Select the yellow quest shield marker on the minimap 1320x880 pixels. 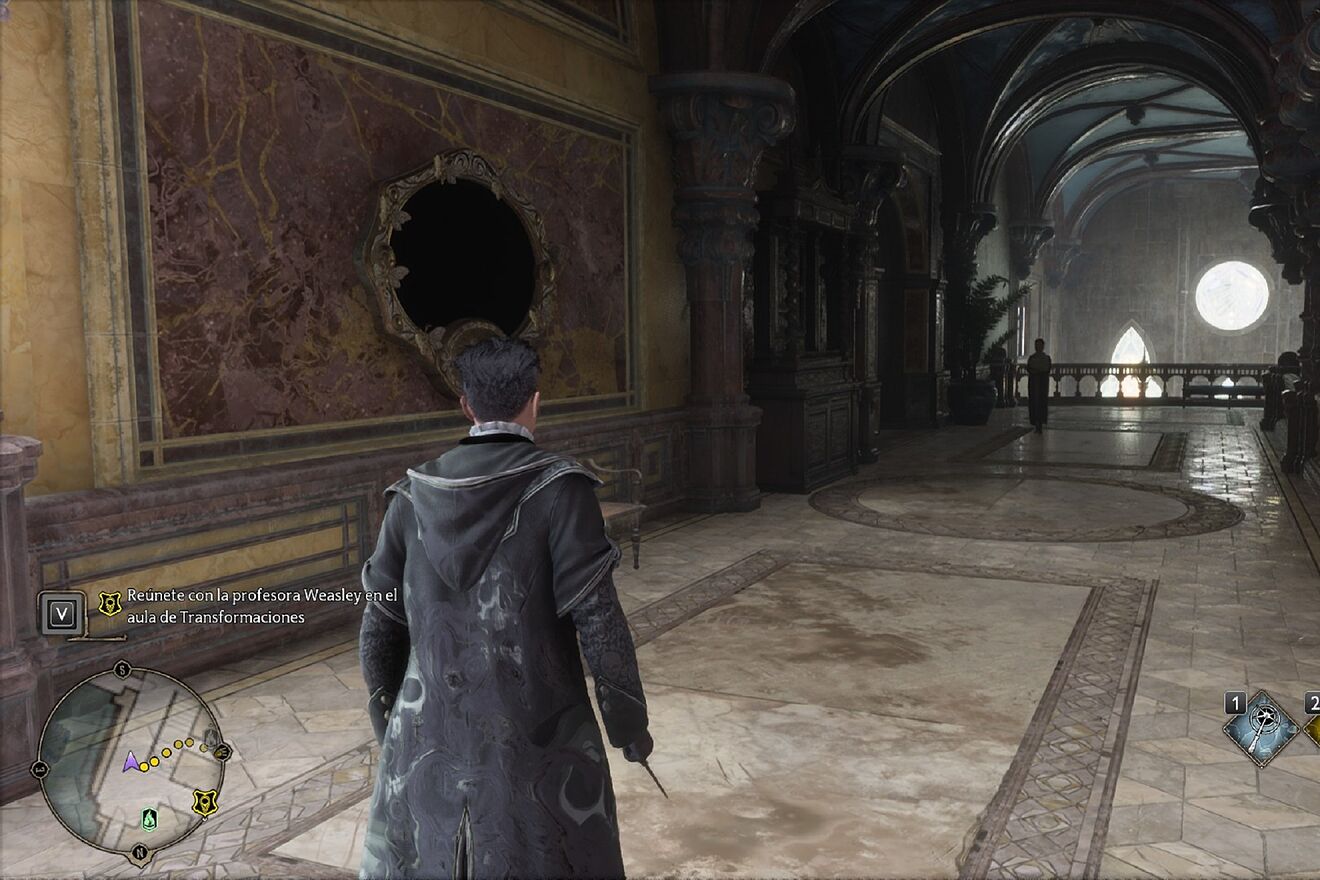[x=206, y=801]
